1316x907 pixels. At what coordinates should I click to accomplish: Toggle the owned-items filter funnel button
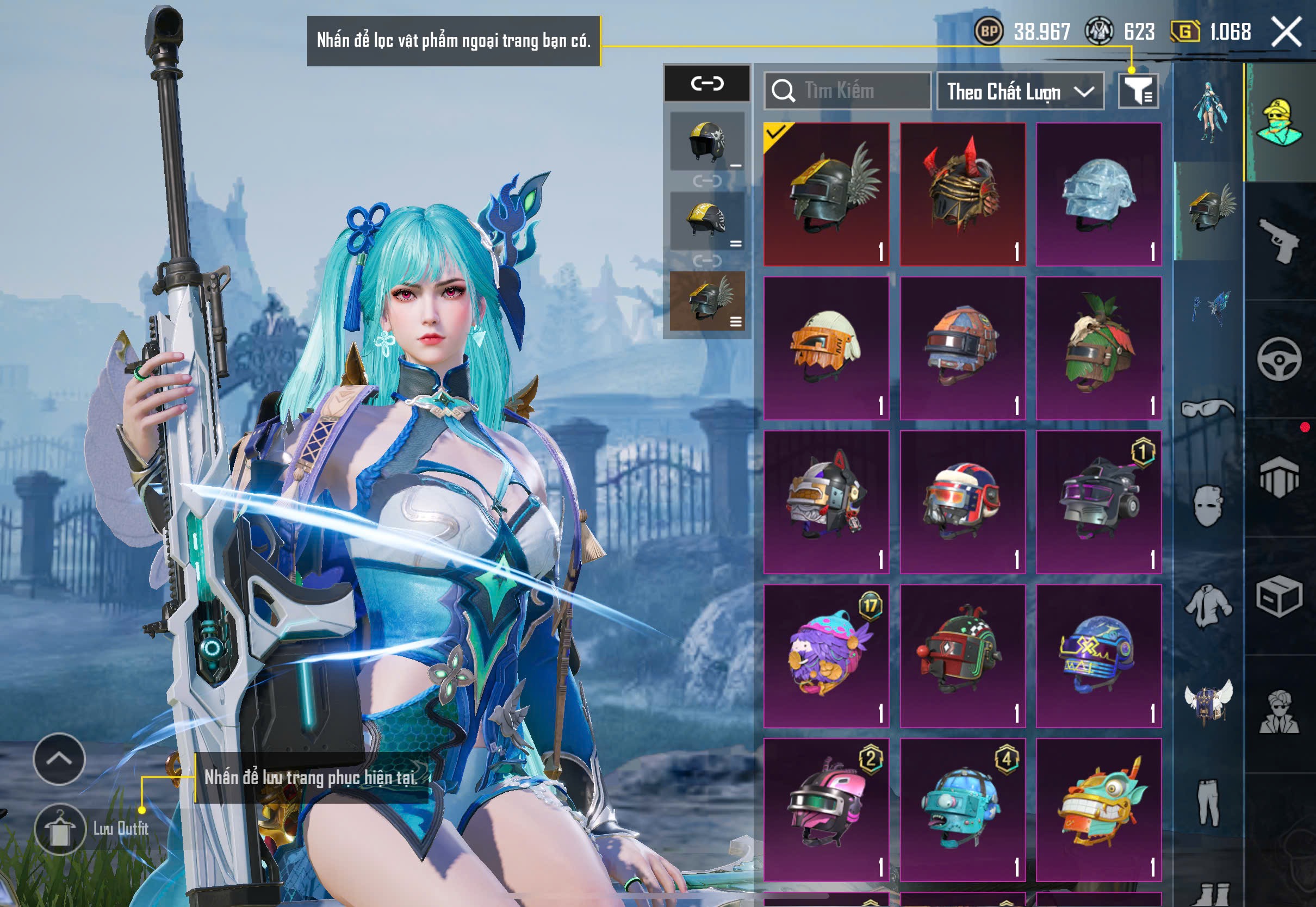(x=1138, y=91)
